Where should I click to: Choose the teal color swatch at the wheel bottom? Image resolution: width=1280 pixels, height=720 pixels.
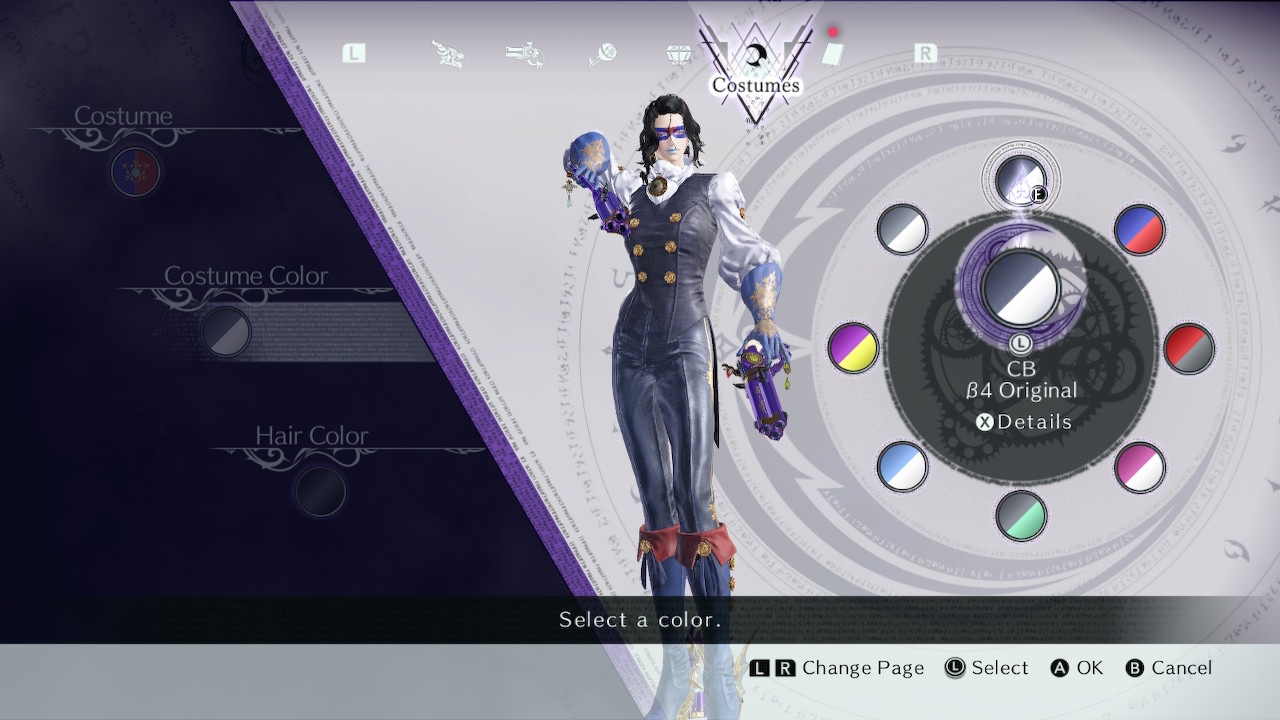pyautogui.click(x=1020, y=518)
